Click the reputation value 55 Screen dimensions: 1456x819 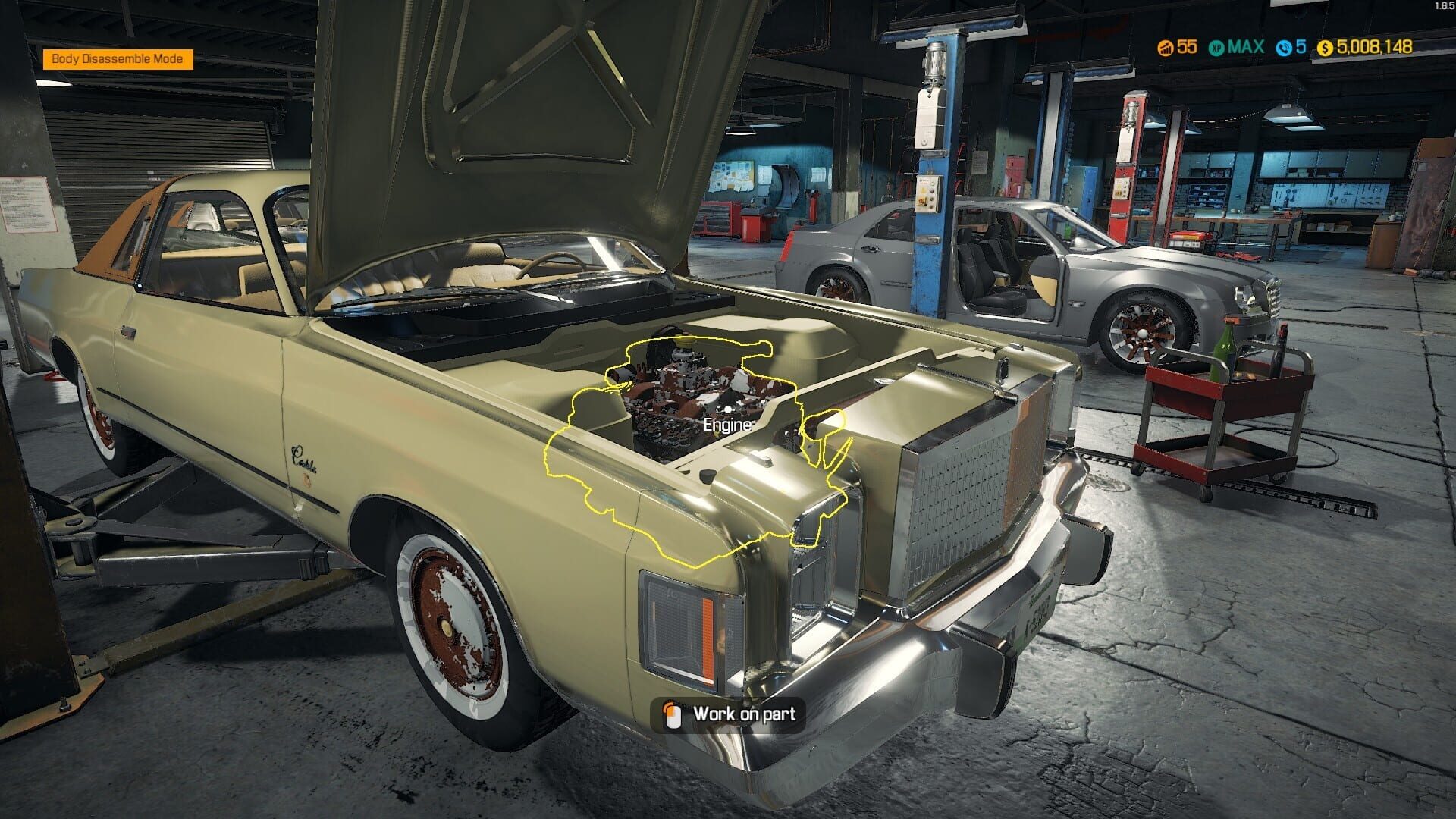[1186, 48]
